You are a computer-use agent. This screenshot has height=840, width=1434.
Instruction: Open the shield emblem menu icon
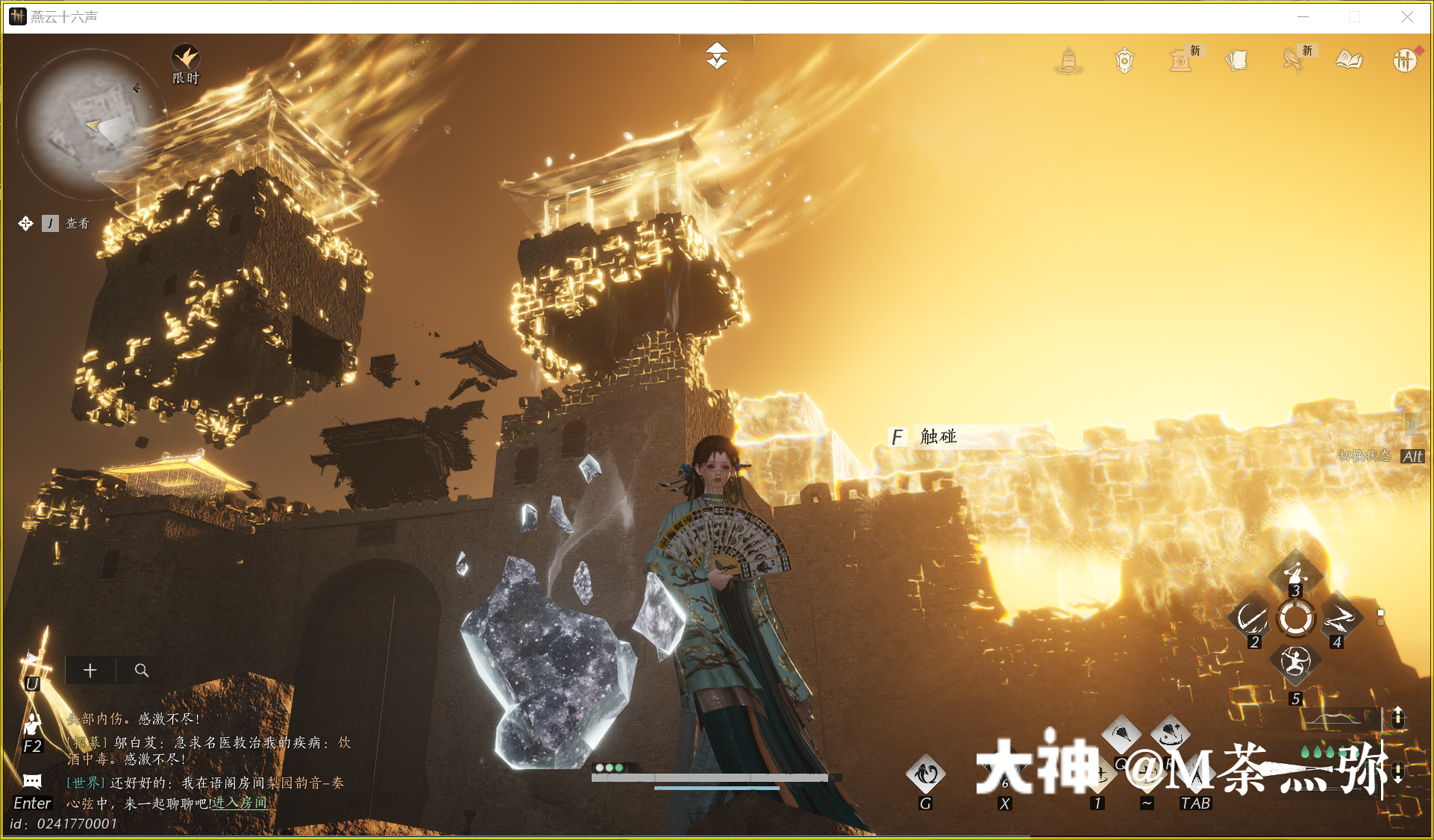point(1124,60)
